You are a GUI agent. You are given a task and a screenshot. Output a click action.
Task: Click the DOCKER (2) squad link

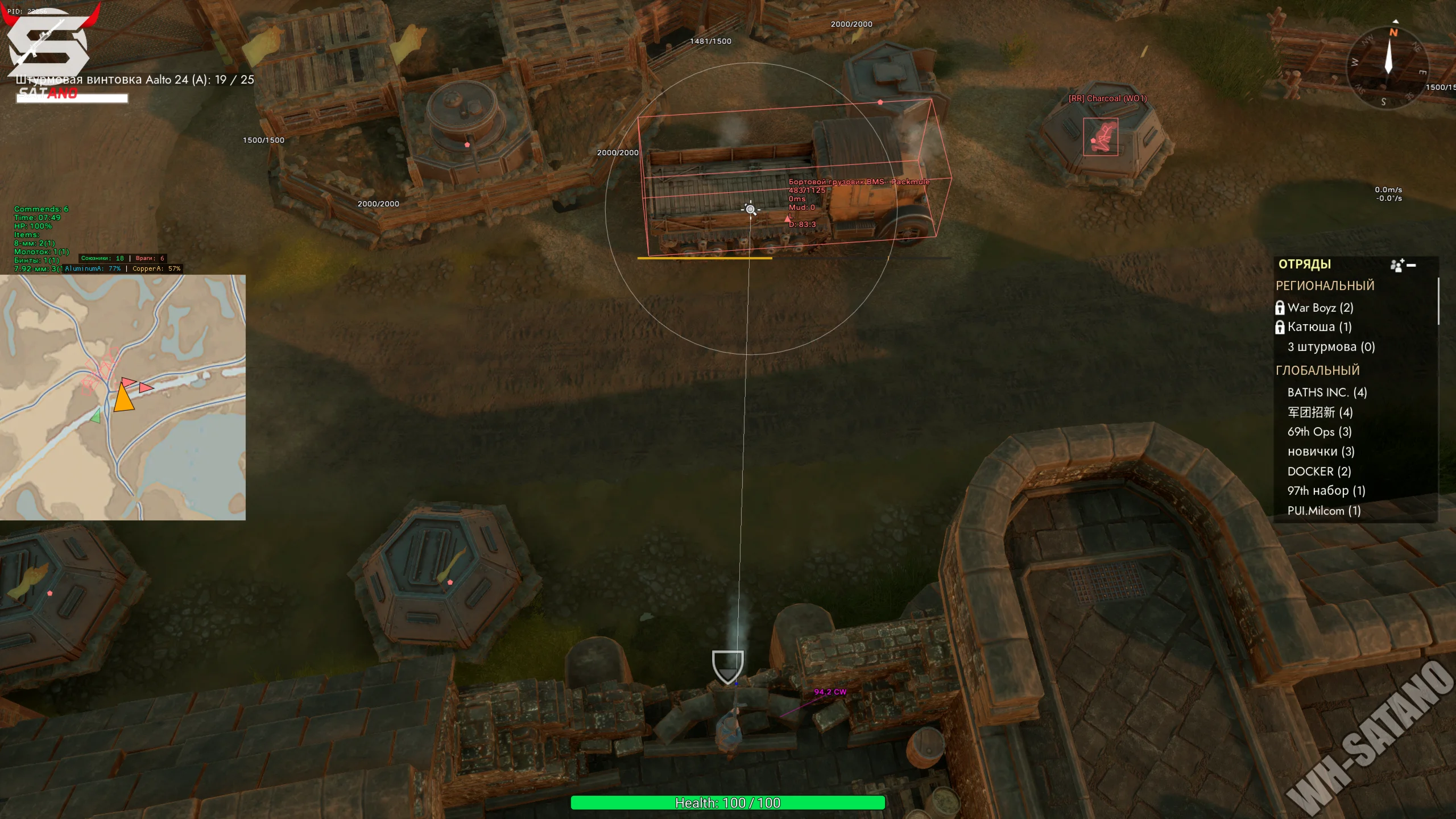click(1318, 471)
